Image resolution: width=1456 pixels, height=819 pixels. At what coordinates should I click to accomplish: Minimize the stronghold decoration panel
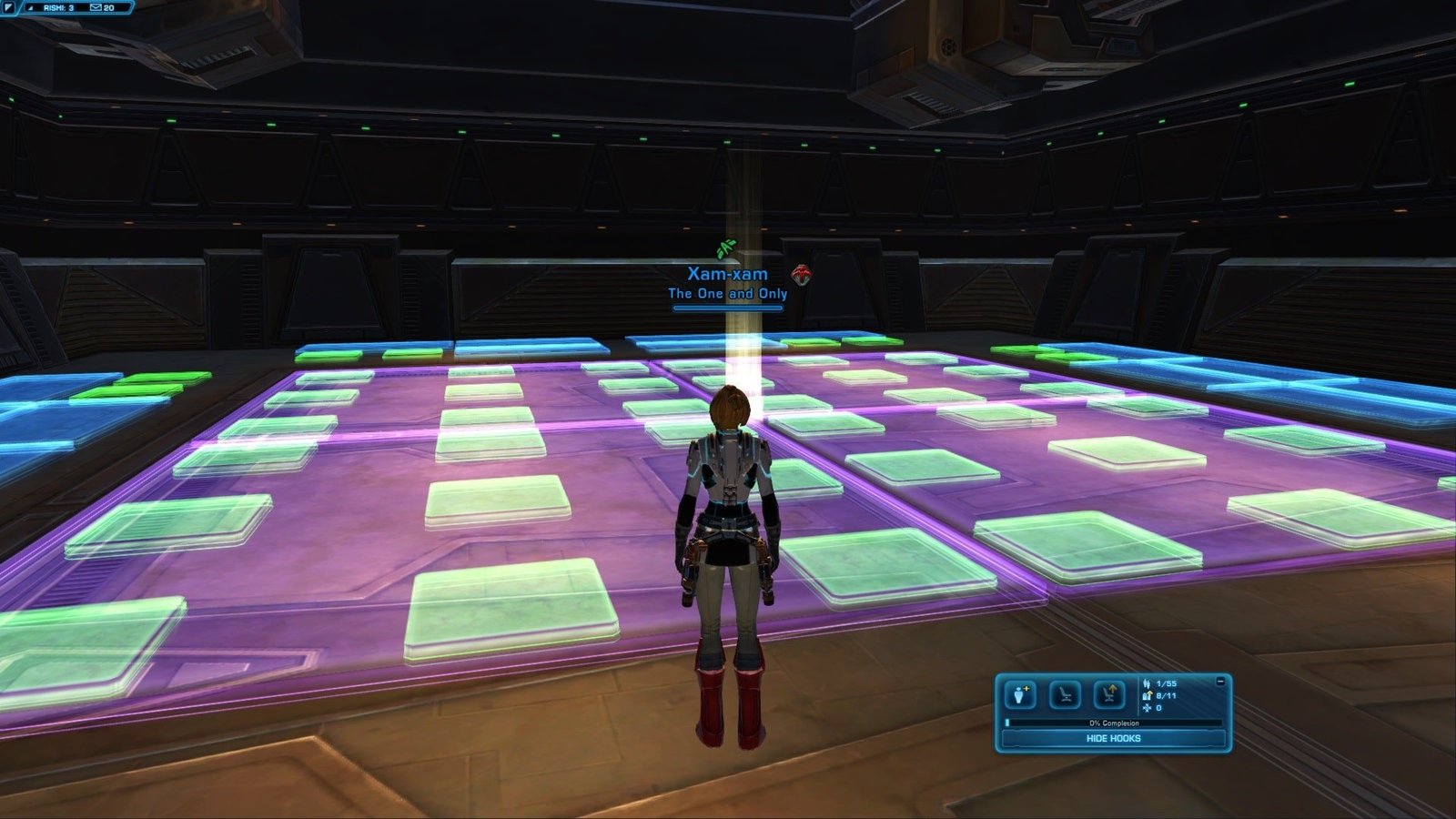click(x=1220, y=681)
